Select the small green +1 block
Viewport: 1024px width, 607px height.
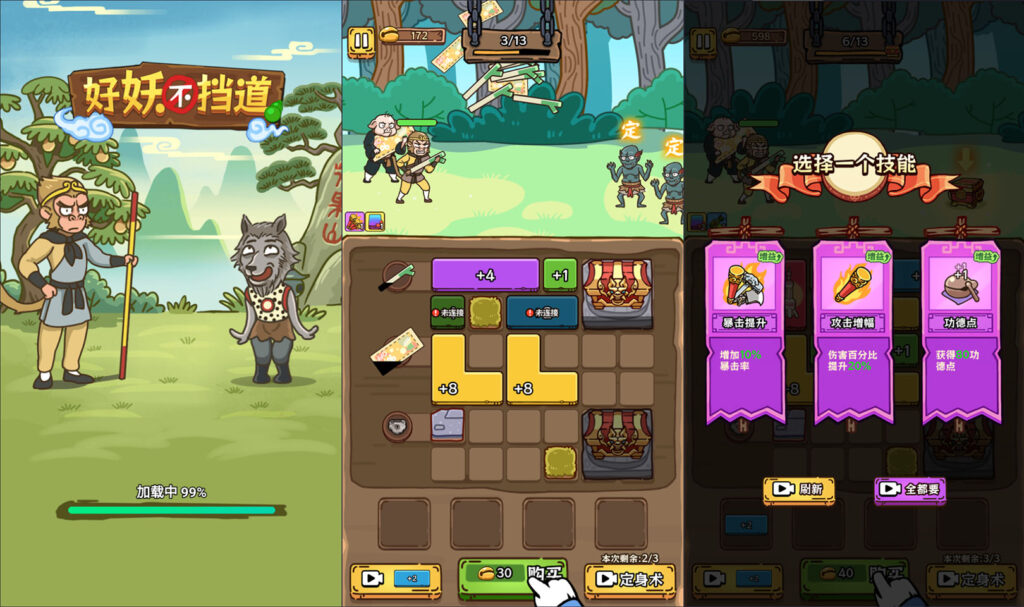(560, 274)
